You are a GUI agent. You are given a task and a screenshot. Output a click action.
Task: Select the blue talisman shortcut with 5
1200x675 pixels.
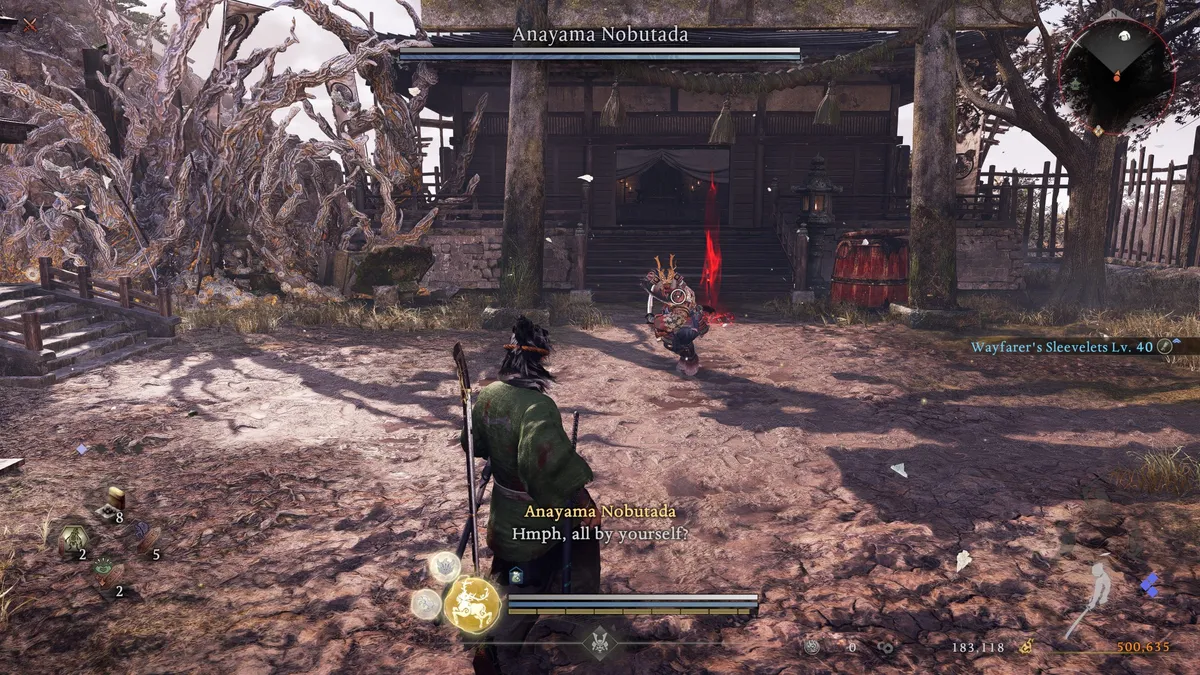tap(145, 538)
